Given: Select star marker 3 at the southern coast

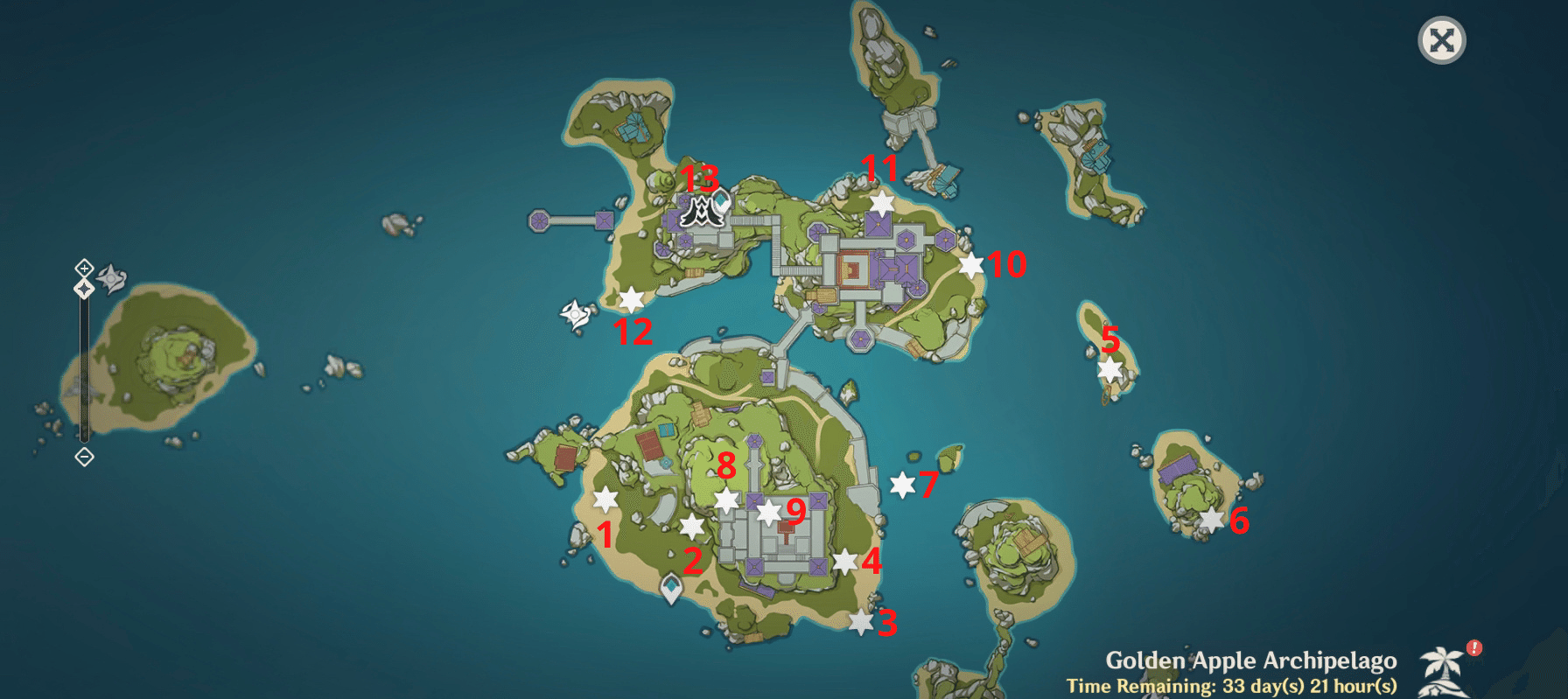Looking at the screenshot, I should pos(862,621).
